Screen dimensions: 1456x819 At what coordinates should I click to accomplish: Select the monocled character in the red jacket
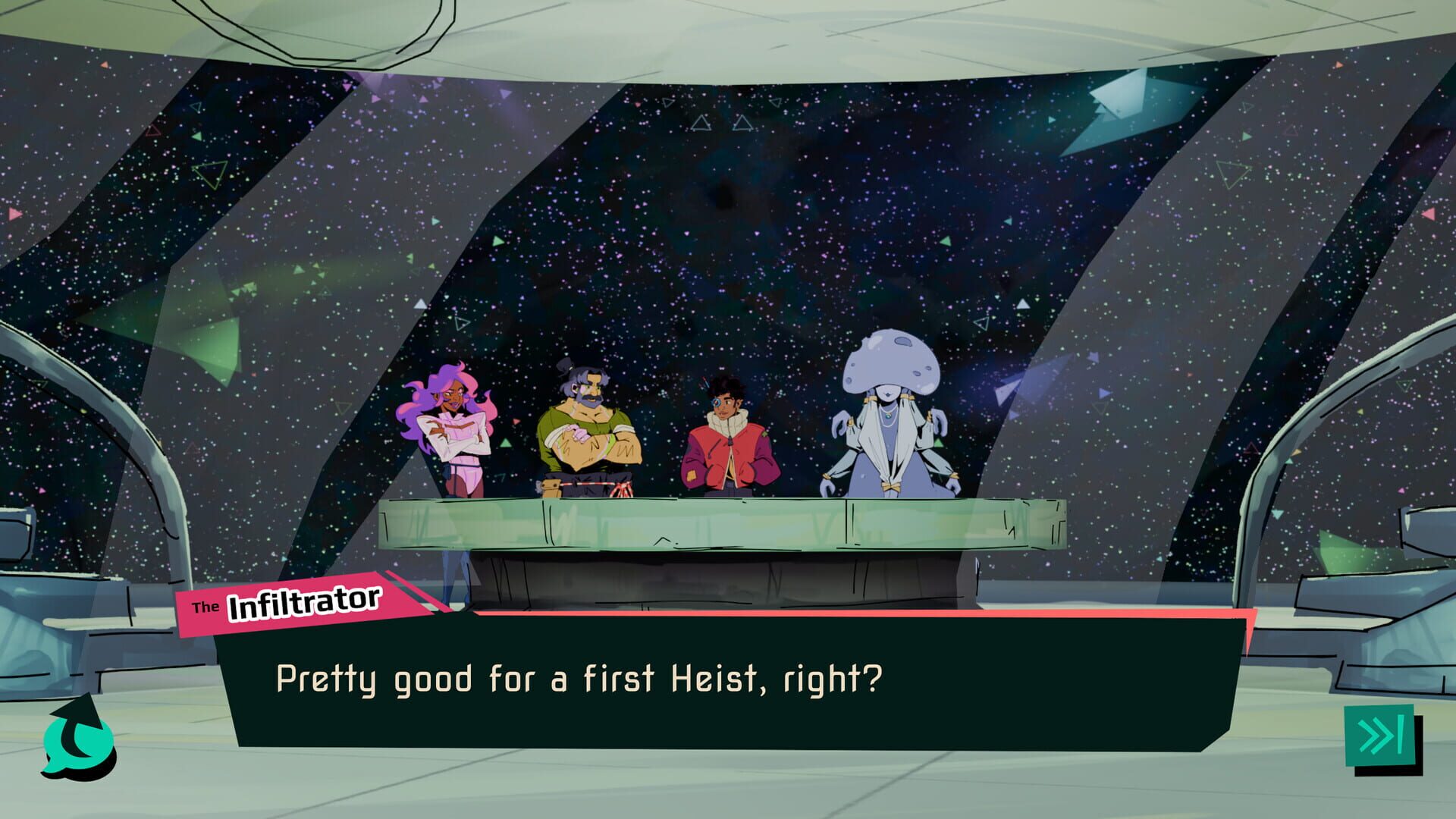point(728,432)
